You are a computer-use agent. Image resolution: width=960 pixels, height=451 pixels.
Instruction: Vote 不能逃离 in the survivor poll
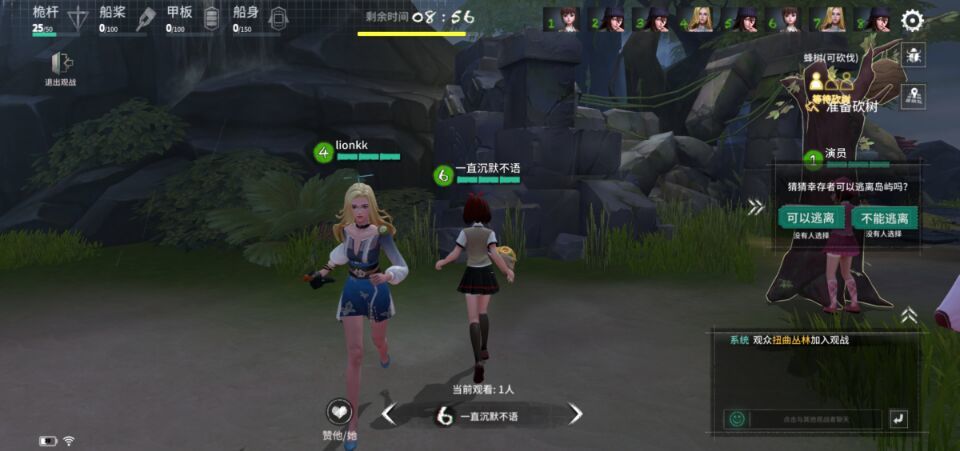tap(883, 218)
